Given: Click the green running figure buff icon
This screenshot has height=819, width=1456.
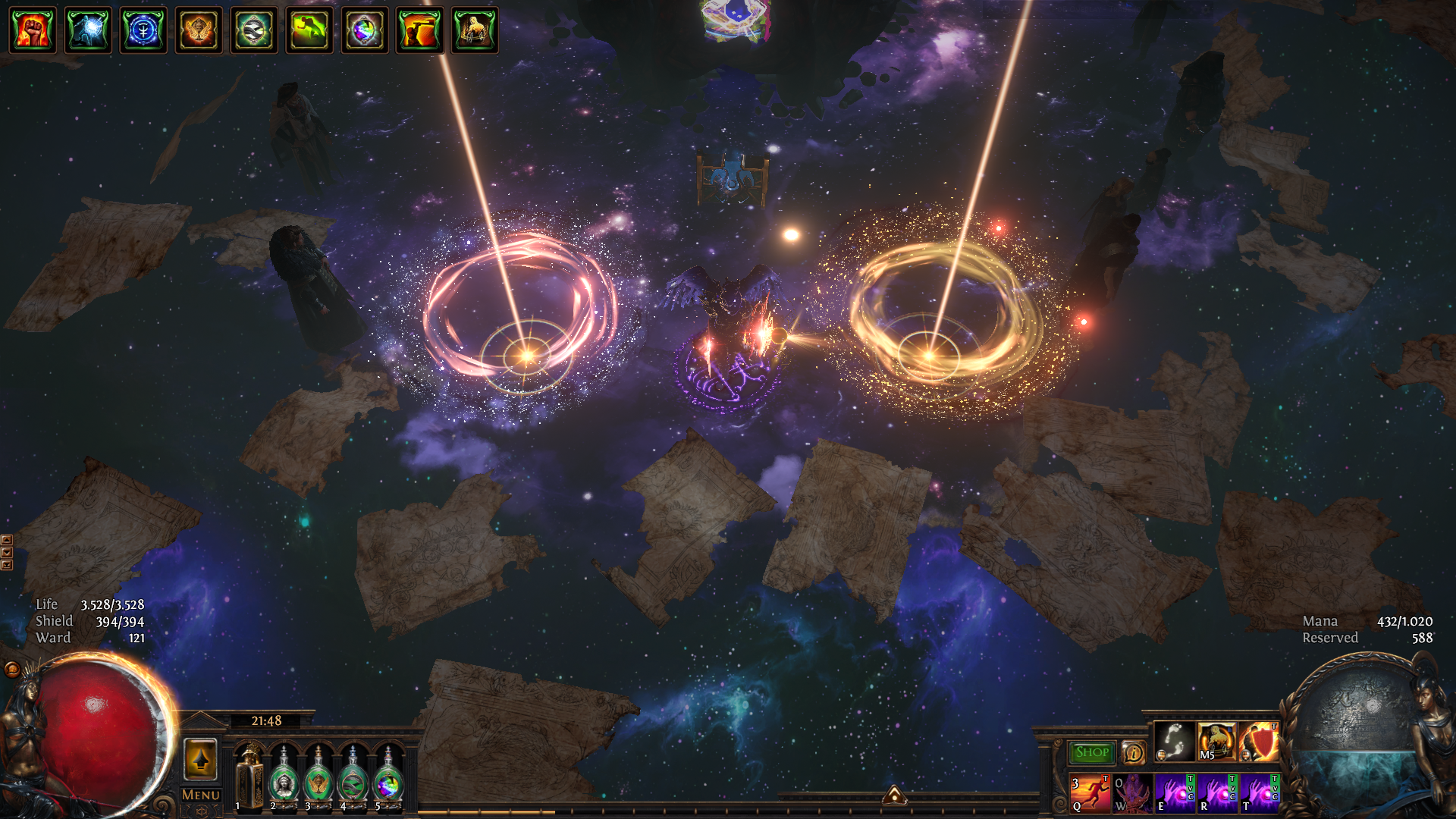Looking at the screenshot, I should tap(309, 31).
